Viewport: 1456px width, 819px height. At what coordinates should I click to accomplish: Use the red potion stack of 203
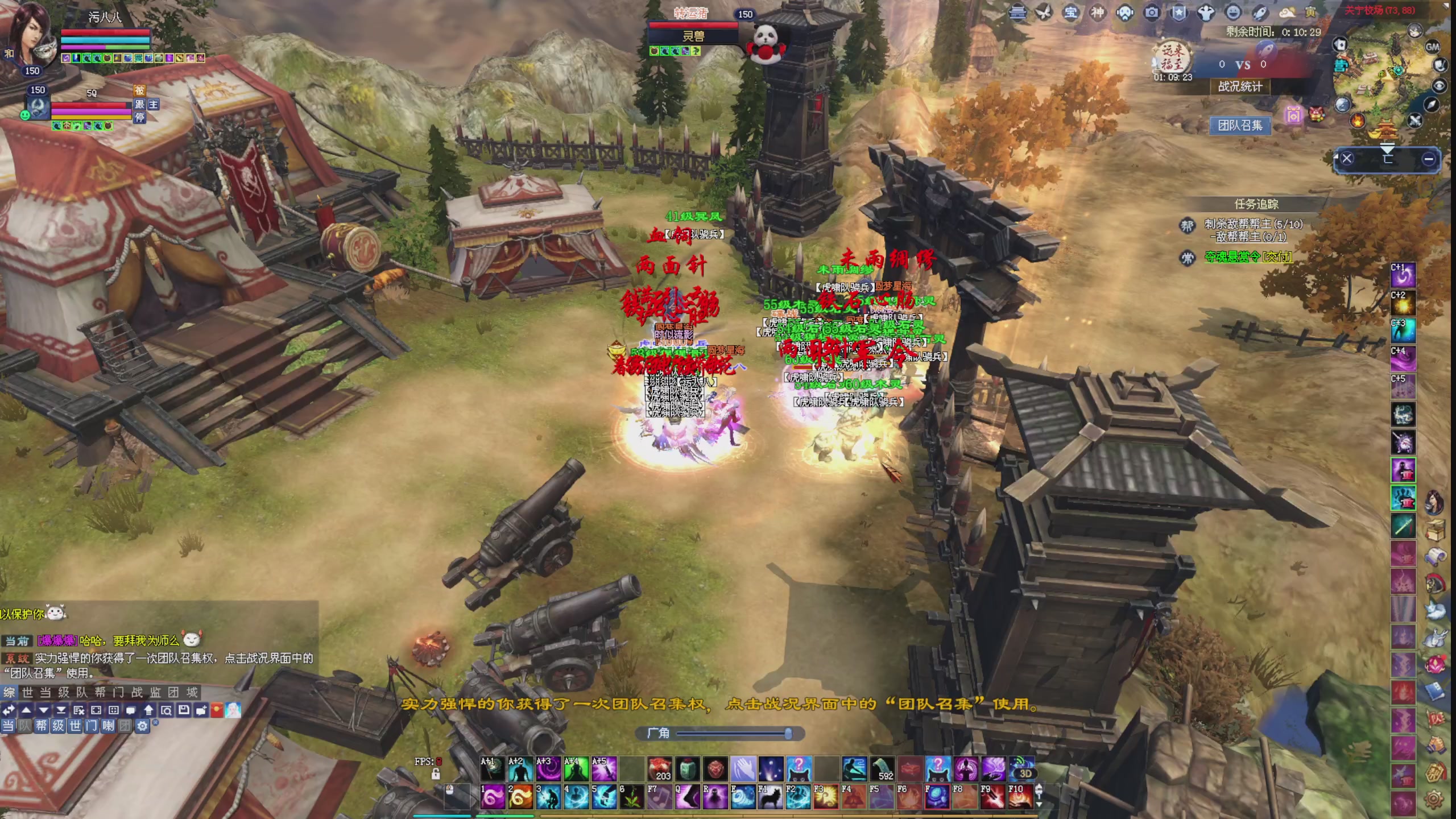pyautogui.click(x=660, y=769)
